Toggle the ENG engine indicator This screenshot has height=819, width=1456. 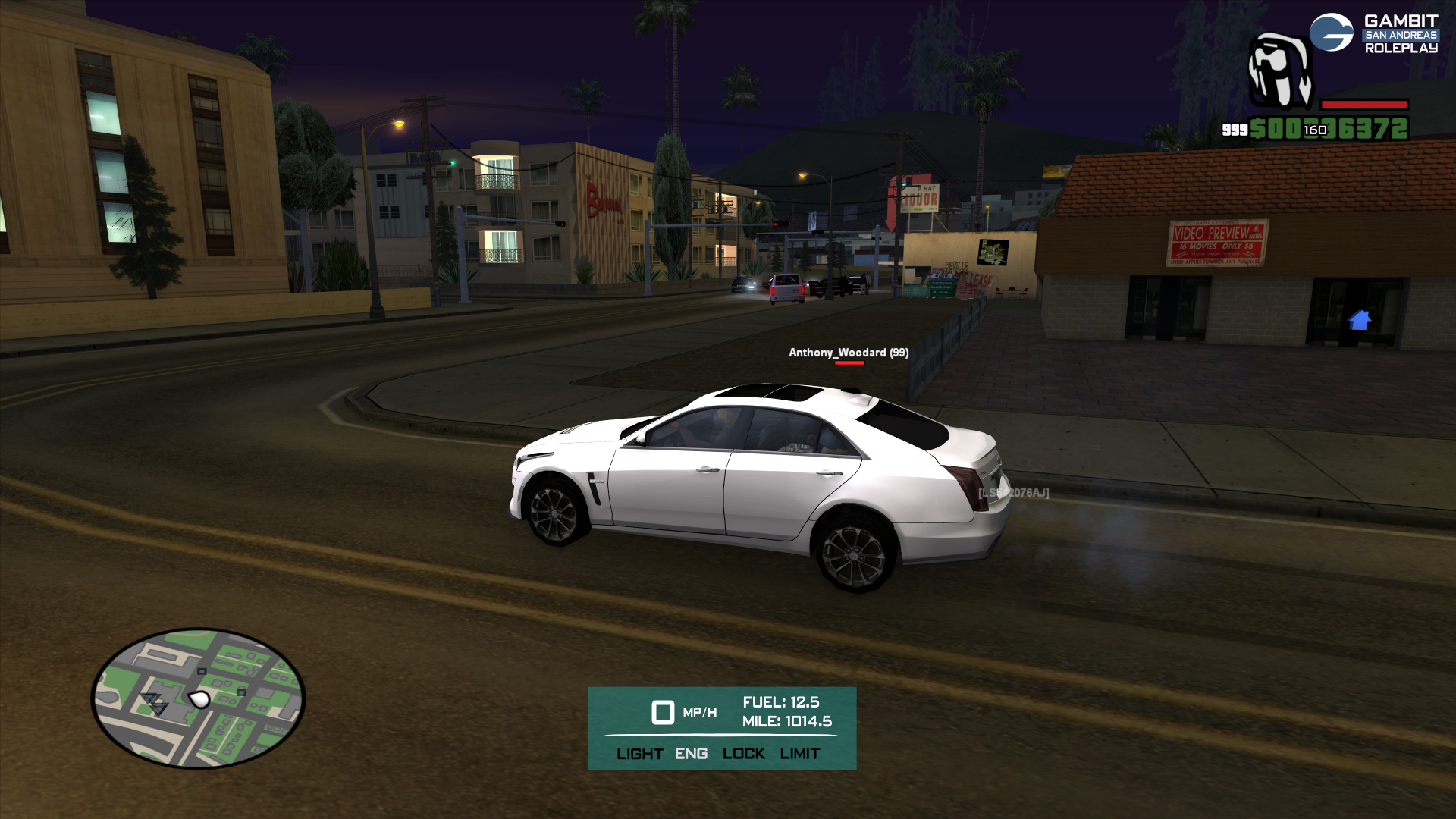pos(691,754)
